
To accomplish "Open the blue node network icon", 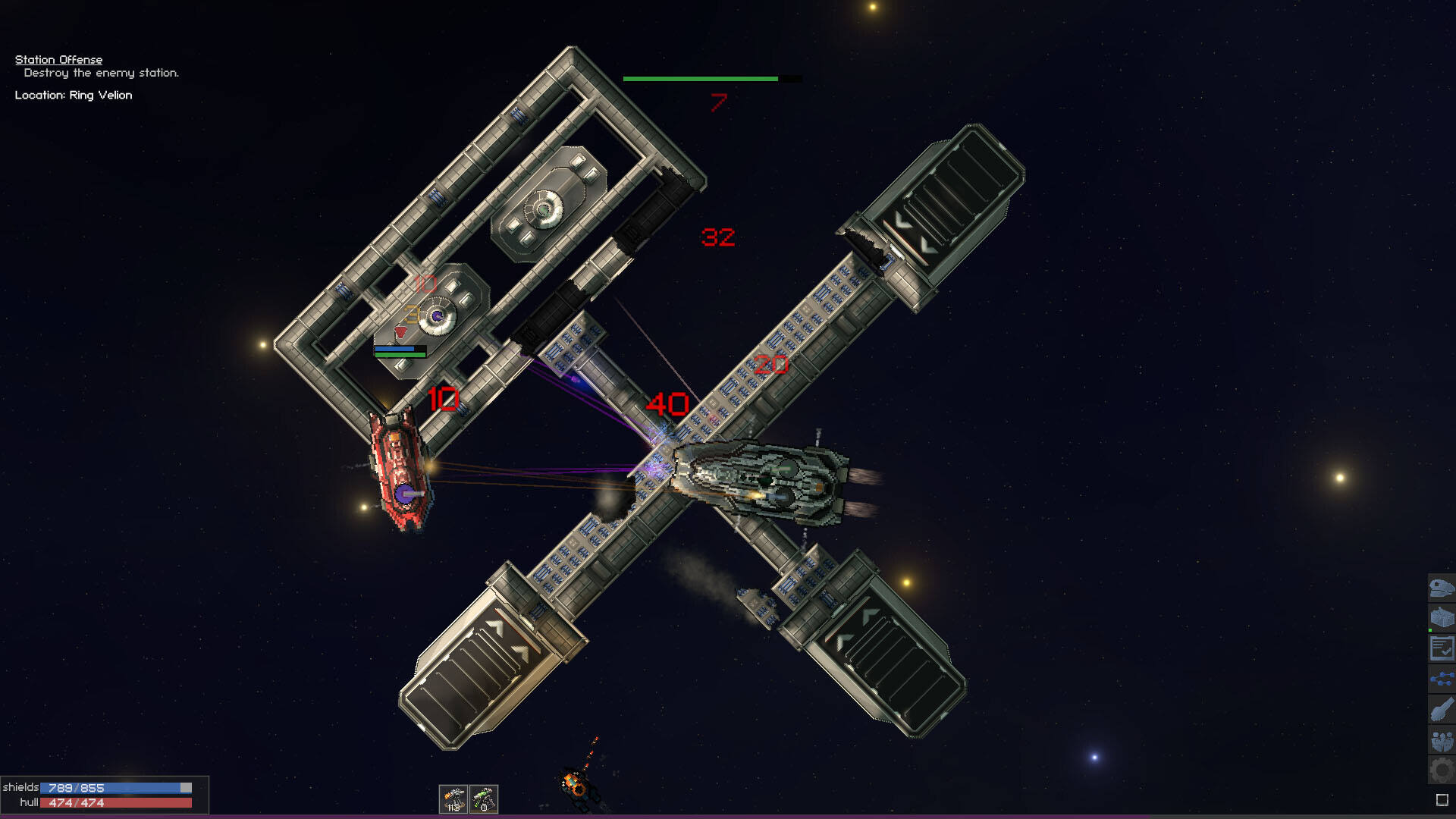I will click(1441, 679).
